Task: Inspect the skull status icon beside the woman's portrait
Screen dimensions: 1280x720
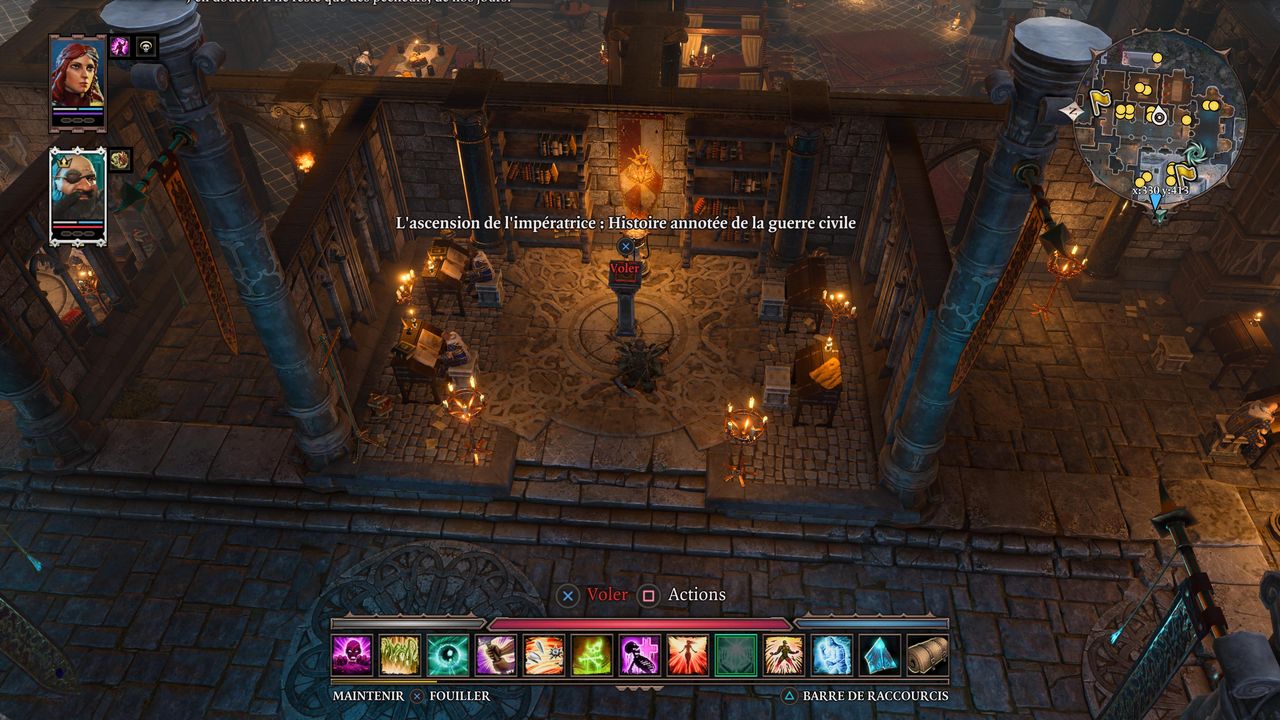Action: pos(147,46)
